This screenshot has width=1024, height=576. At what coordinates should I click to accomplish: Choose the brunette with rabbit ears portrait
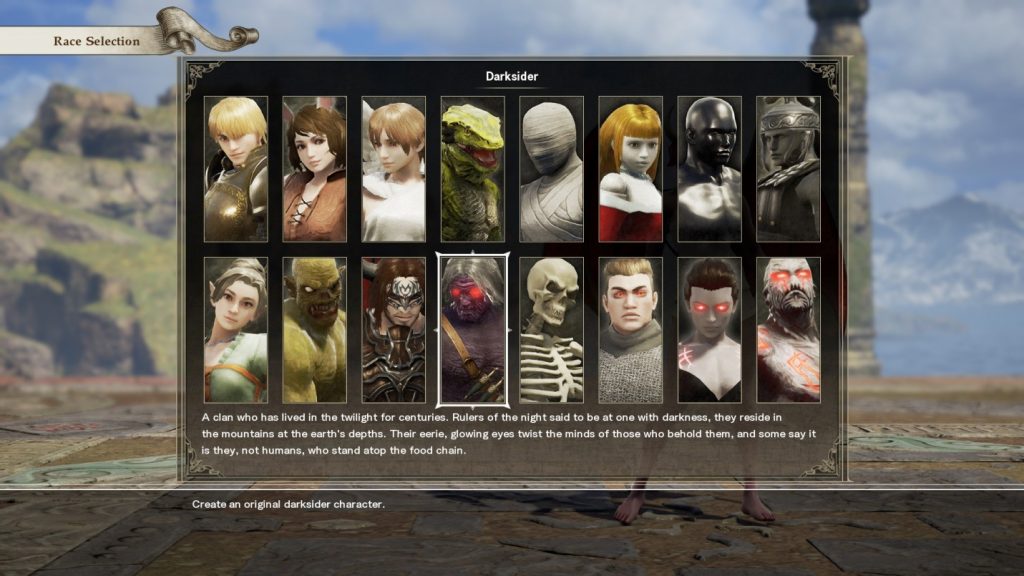(x=314, y=168)
